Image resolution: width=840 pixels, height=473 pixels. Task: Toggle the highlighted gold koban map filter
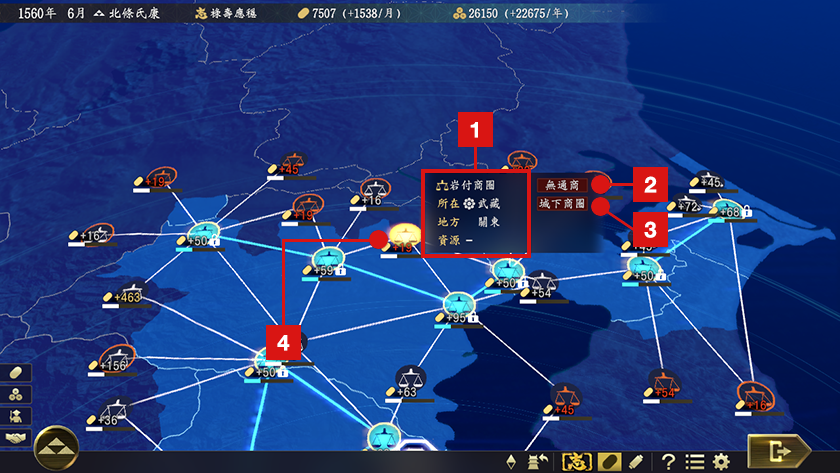[608, 462]
